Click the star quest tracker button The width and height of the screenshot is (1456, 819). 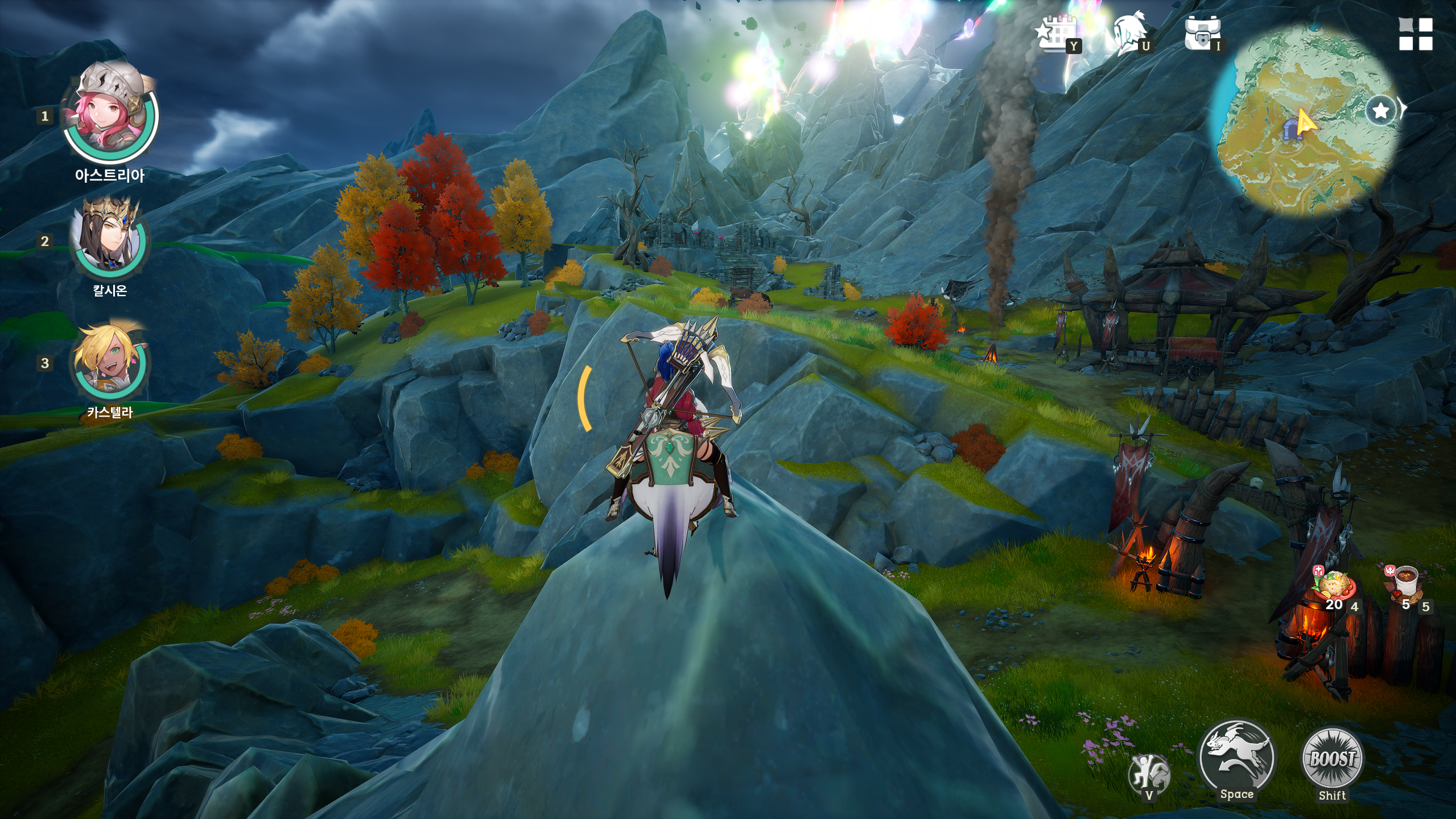[x=1381, y=110]
